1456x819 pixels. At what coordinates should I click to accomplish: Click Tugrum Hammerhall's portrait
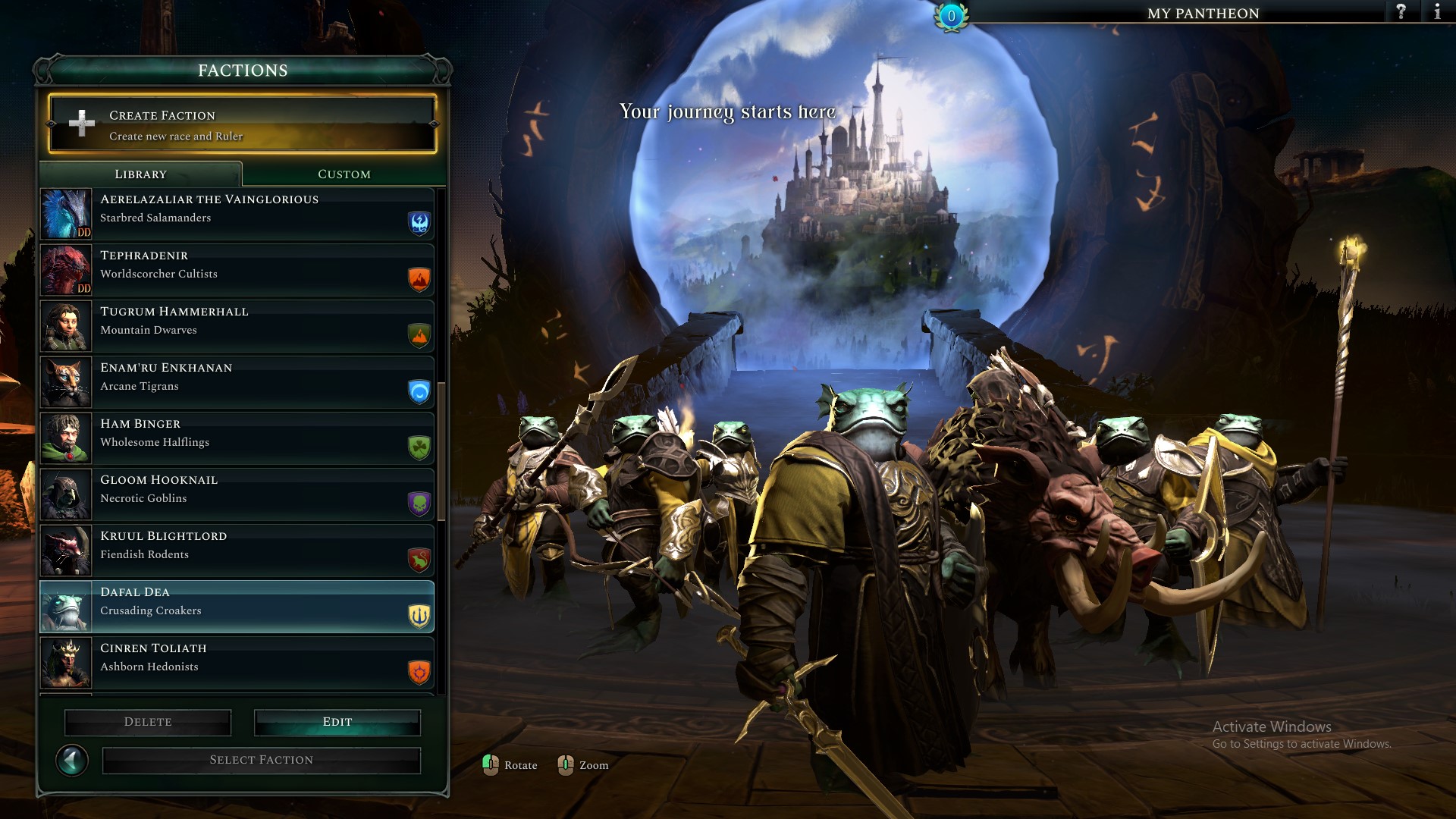click(x=66, y=325)
